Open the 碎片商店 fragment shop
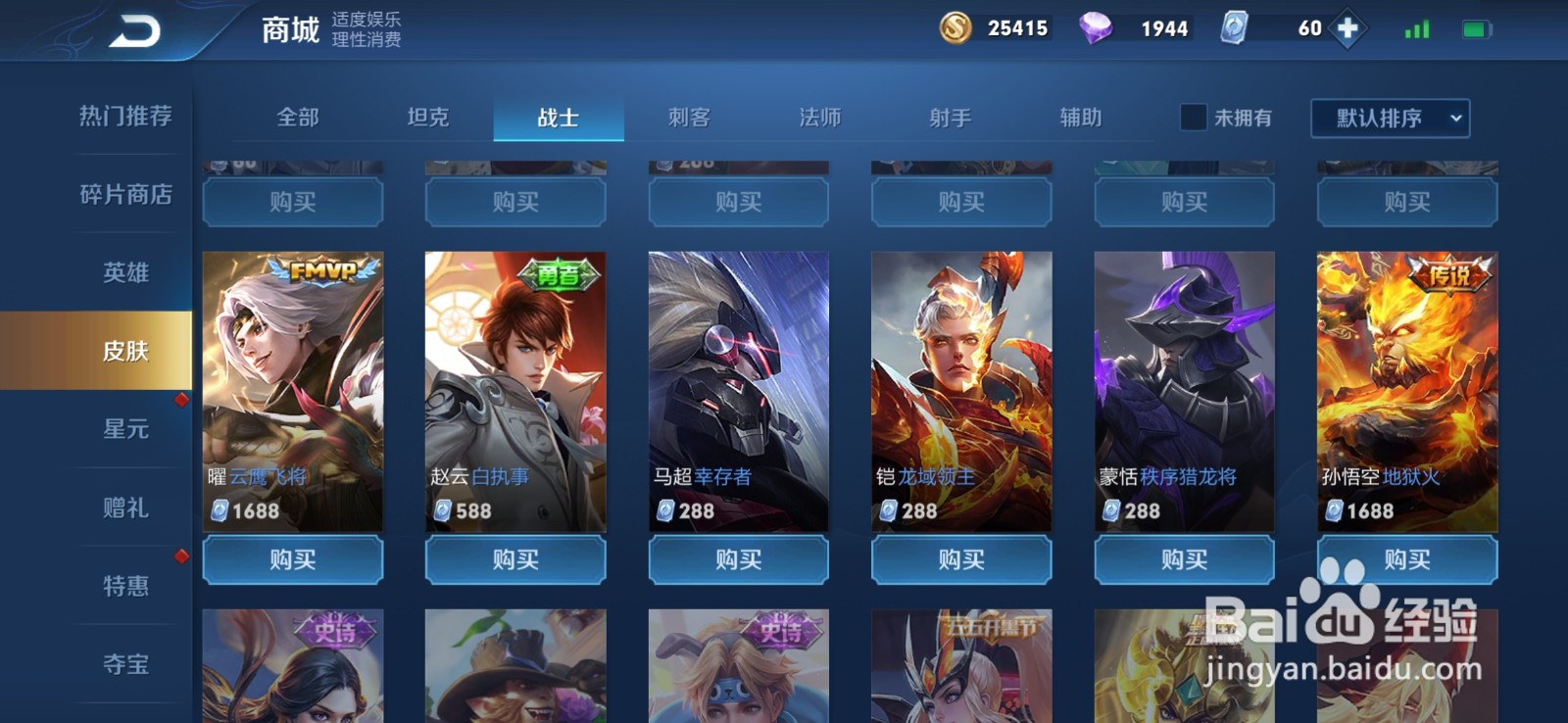This screenshot has height=723, width=1568. click(x=124, y=195)
